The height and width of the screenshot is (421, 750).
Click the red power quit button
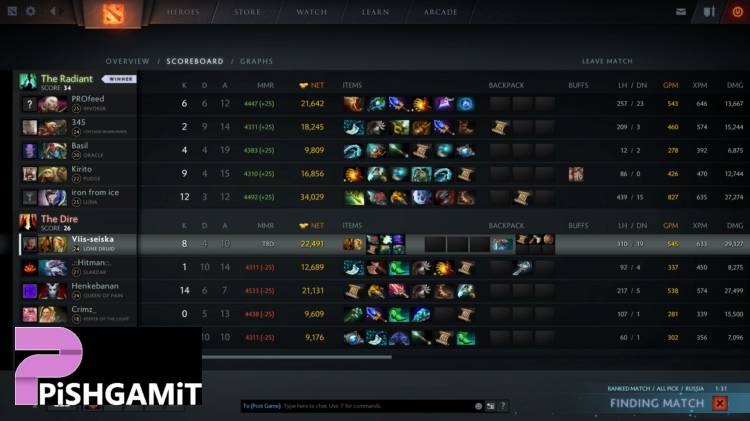[x=737, y=12]
